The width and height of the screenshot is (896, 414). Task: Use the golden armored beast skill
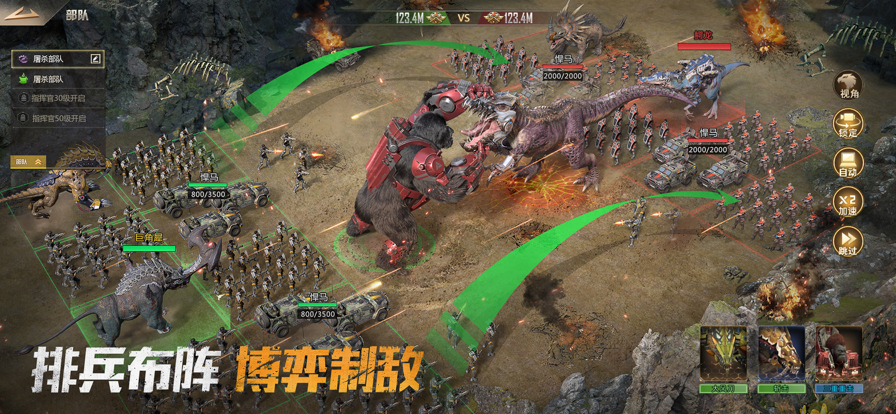pos(781,355)
